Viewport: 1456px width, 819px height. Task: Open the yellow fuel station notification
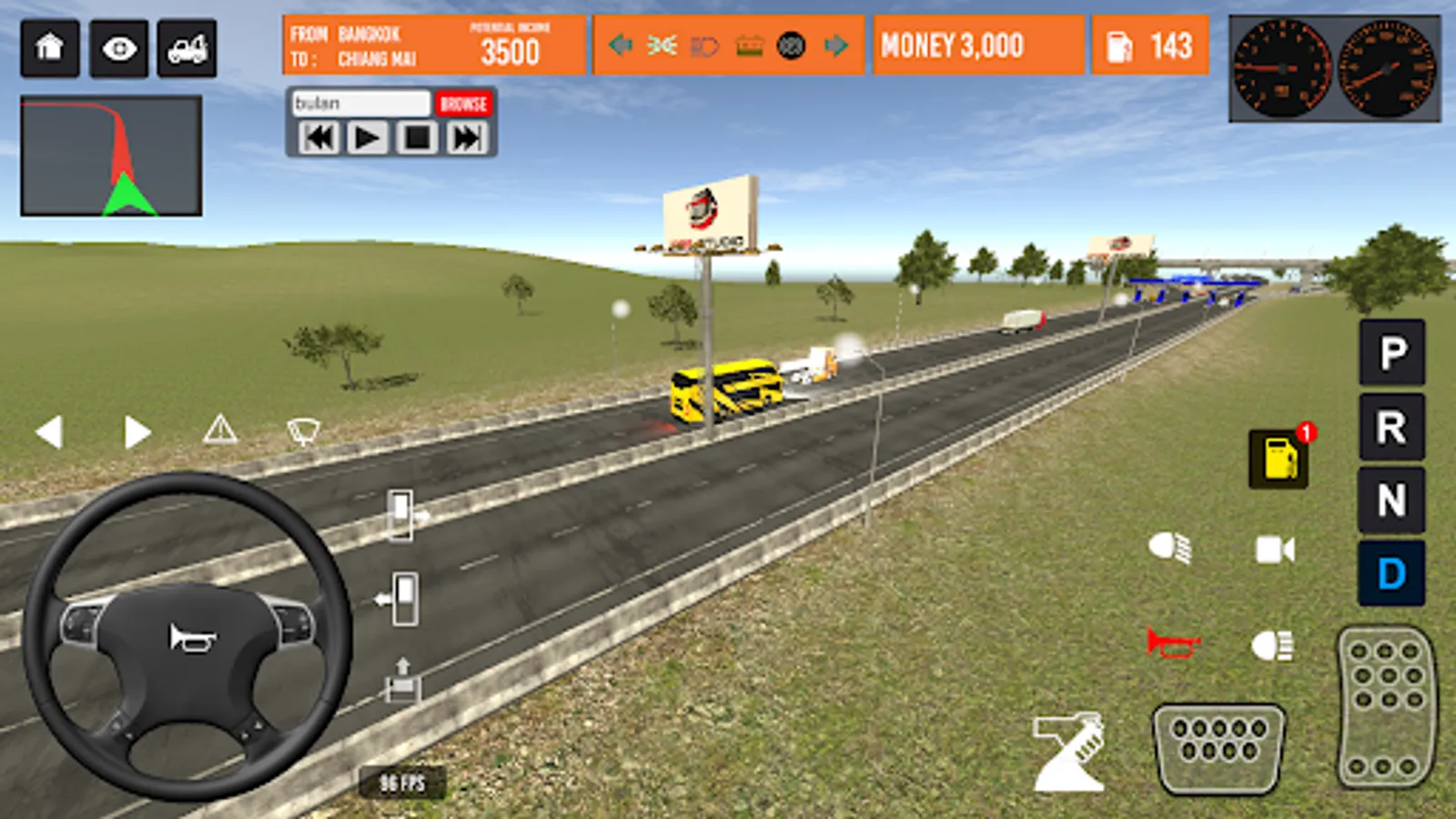(1279, 458)
